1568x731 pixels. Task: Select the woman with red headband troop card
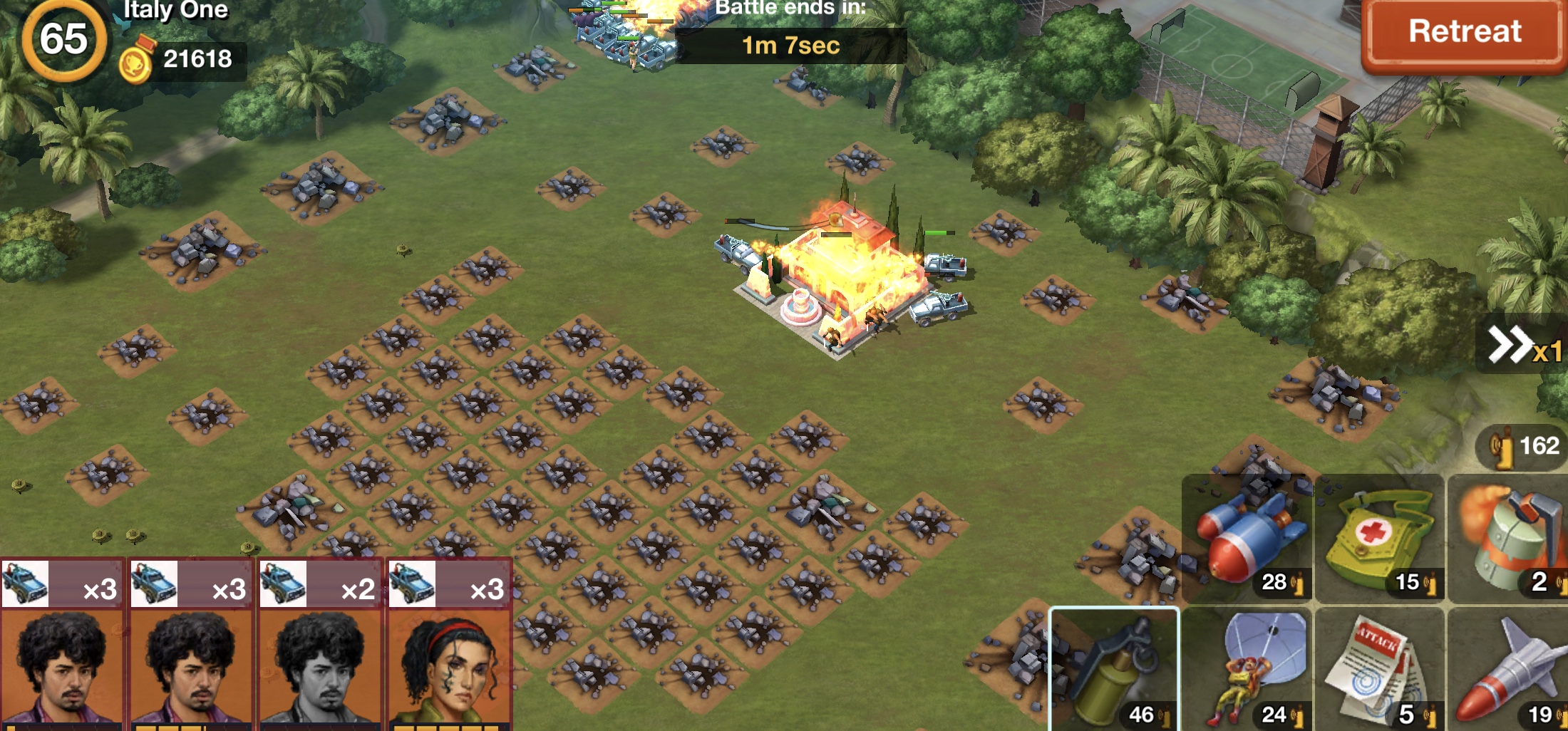tap(449, 645)
